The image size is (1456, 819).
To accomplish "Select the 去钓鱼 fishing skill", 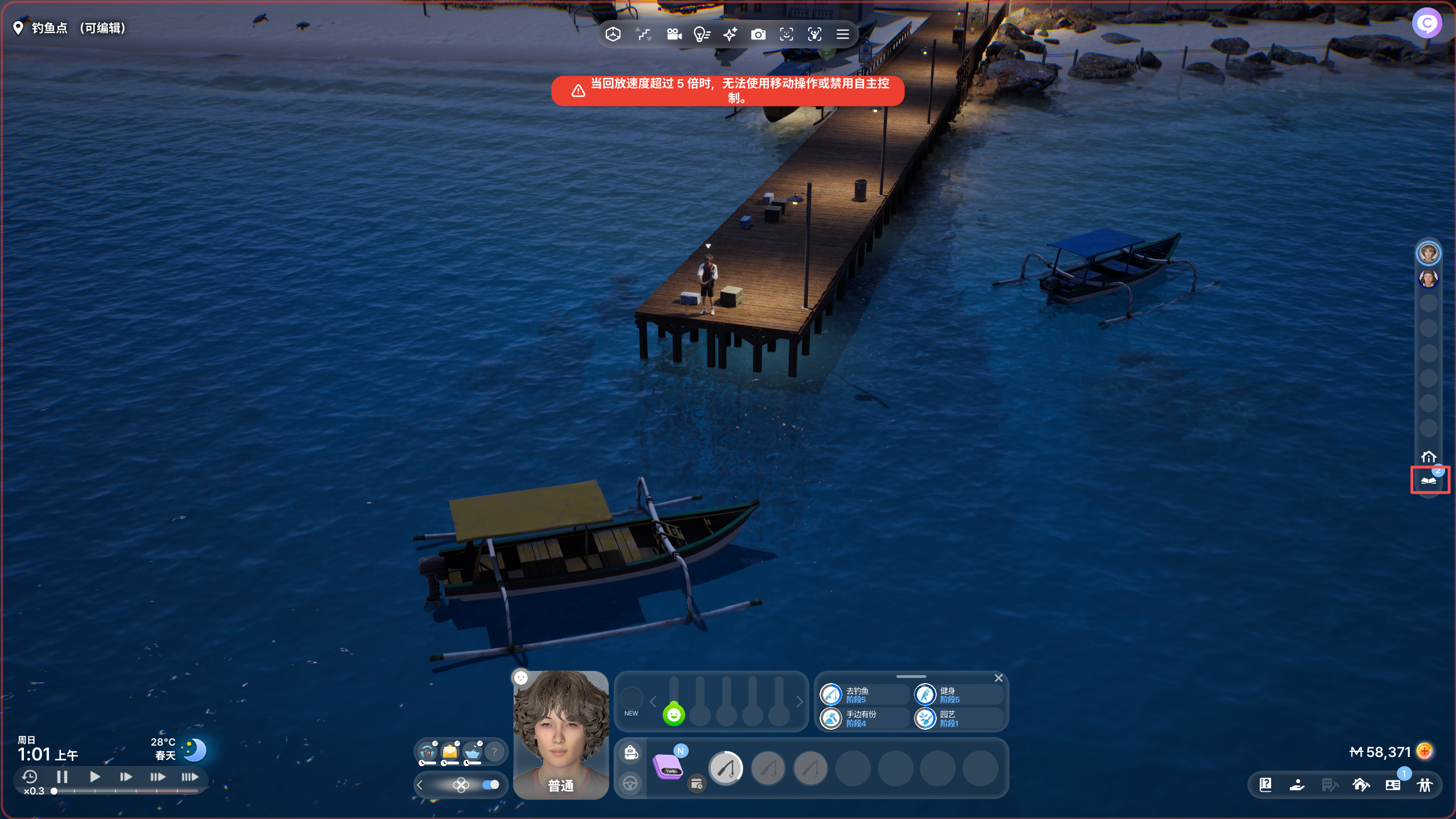I will [832, 694].
